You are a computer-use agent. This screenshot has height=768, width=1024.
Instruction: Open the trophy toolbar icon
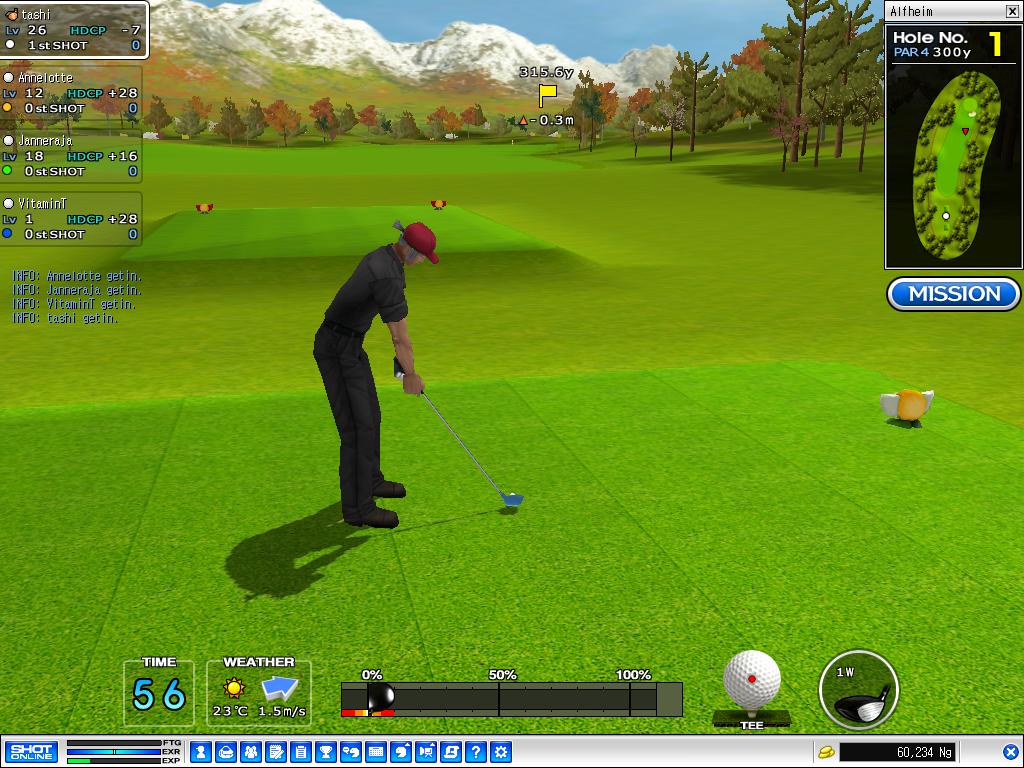pos(326,752)
